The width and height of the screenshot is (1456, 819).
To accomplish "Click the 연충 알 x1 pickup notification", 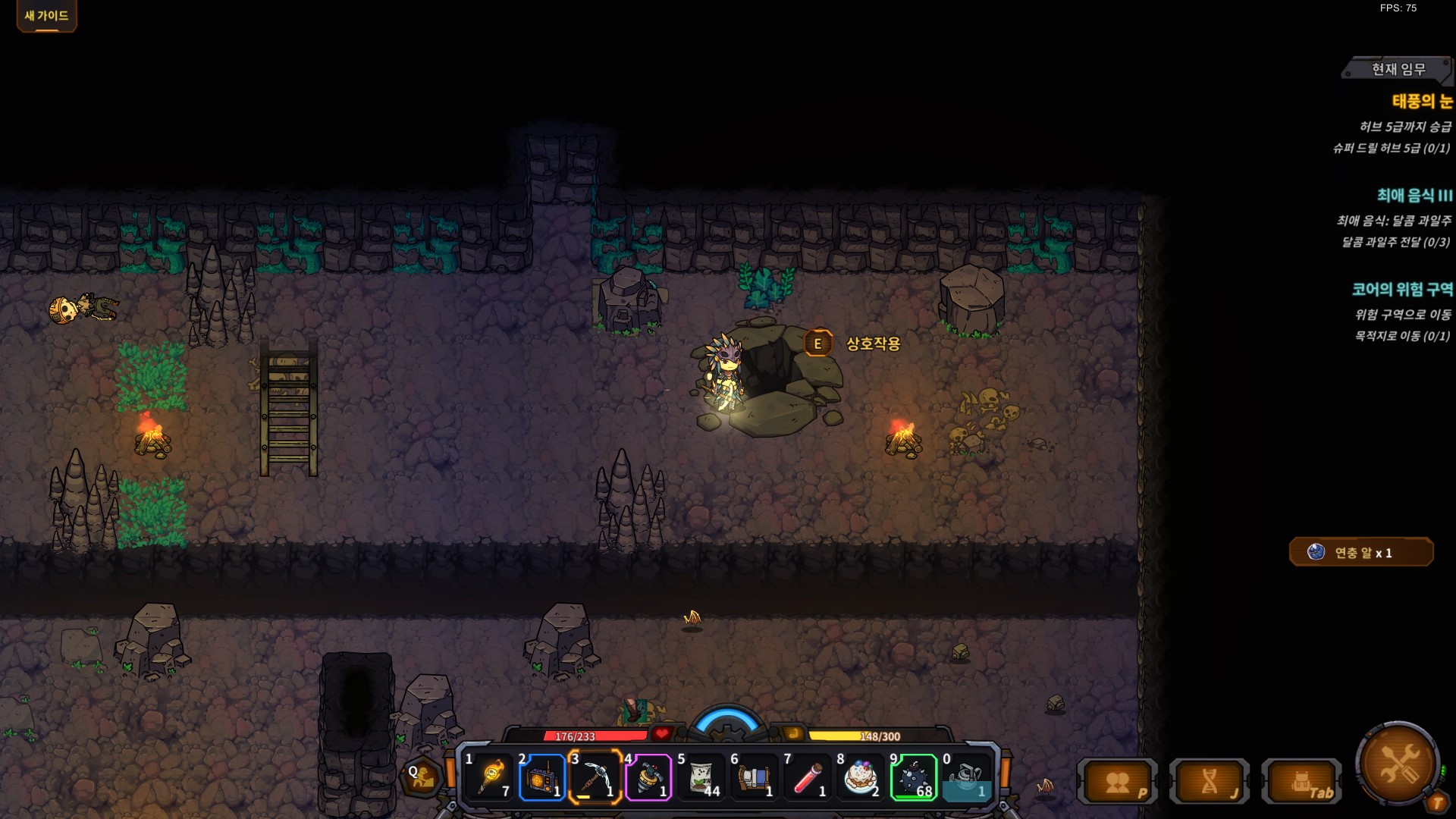I will tap(1361, 553).
